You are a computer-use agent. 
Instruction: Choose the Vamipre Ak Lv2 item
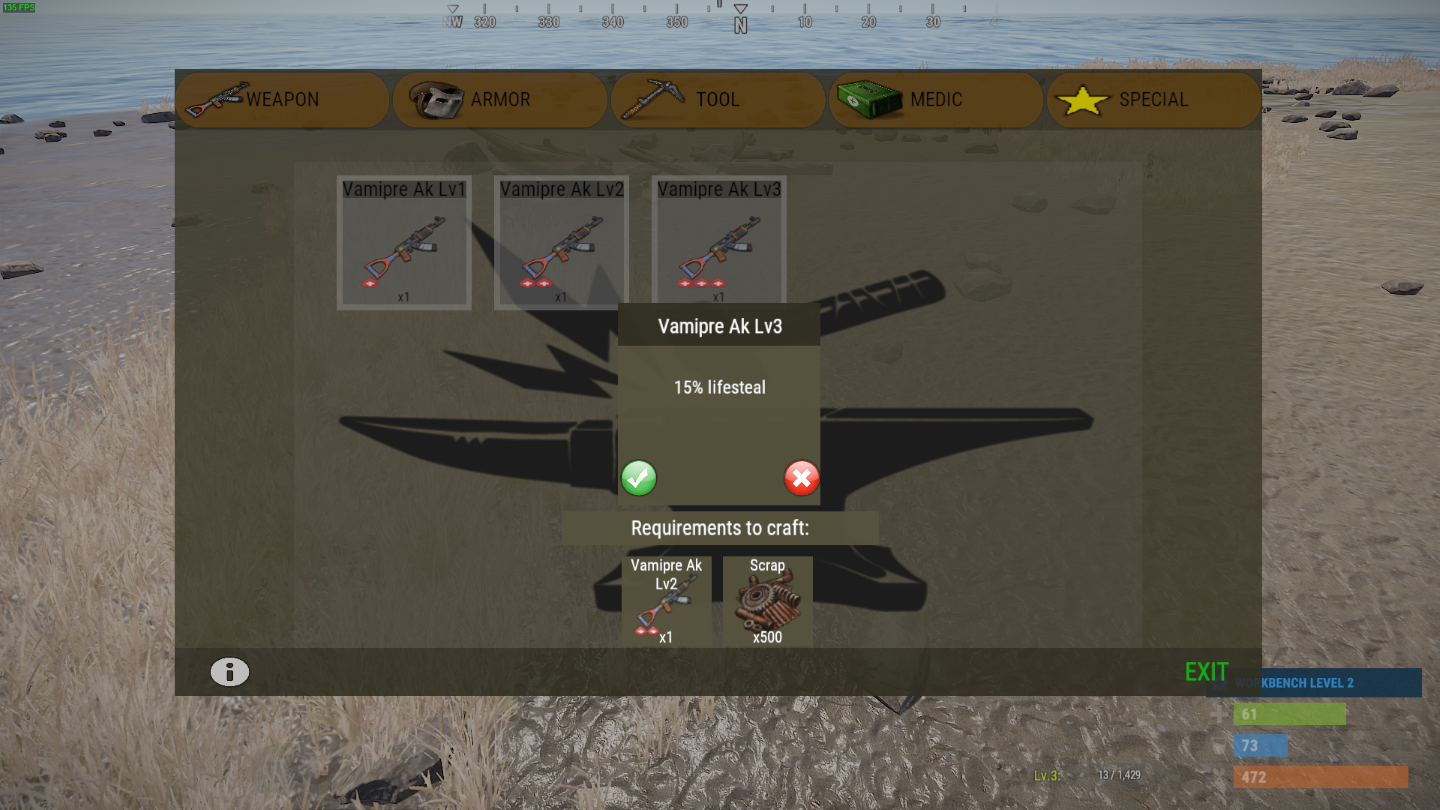[x=561, y=244]
